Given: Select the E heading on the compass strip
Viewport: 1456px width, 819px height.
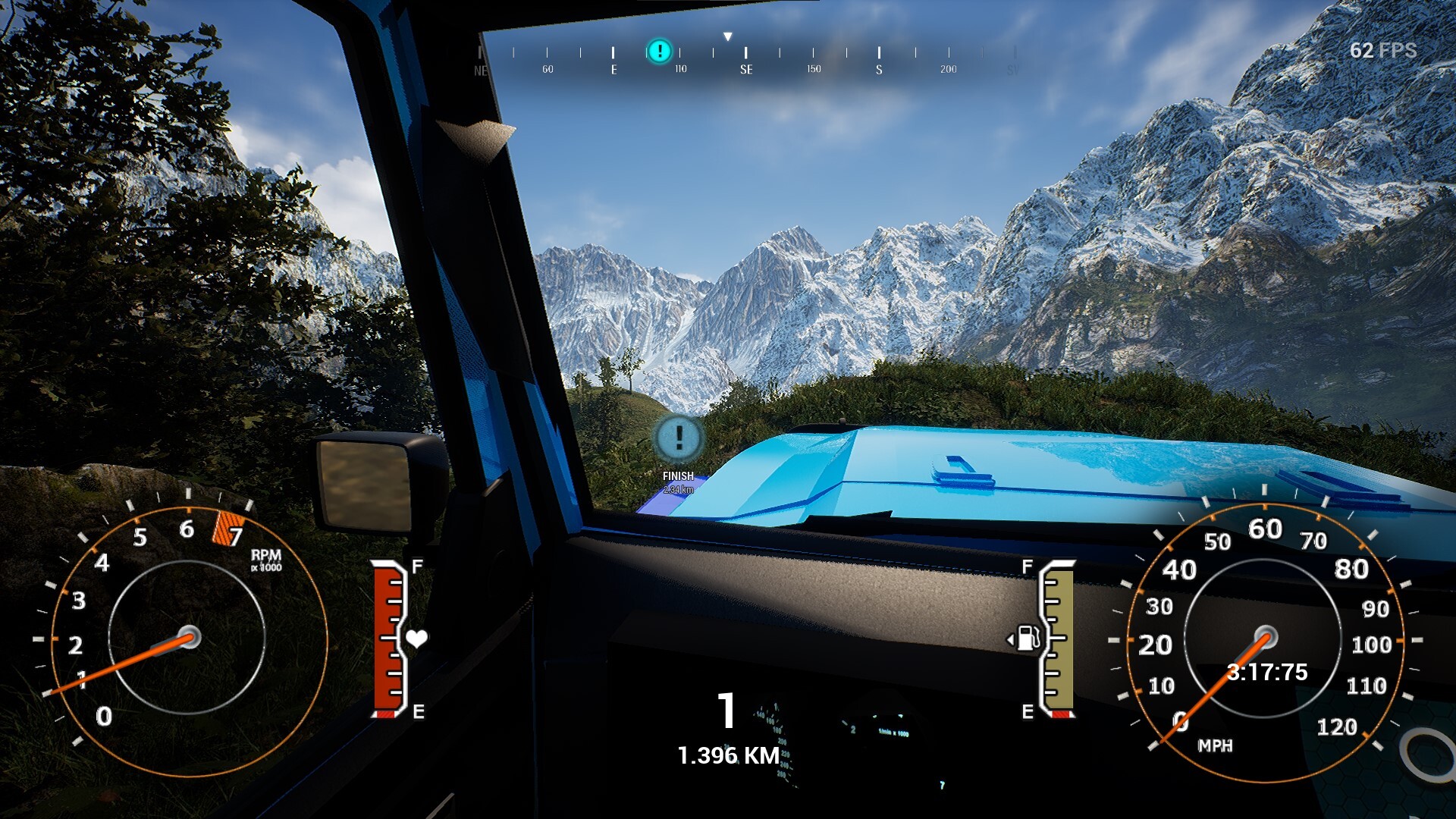Looking at the screenshot, I should tap(613, 68).
